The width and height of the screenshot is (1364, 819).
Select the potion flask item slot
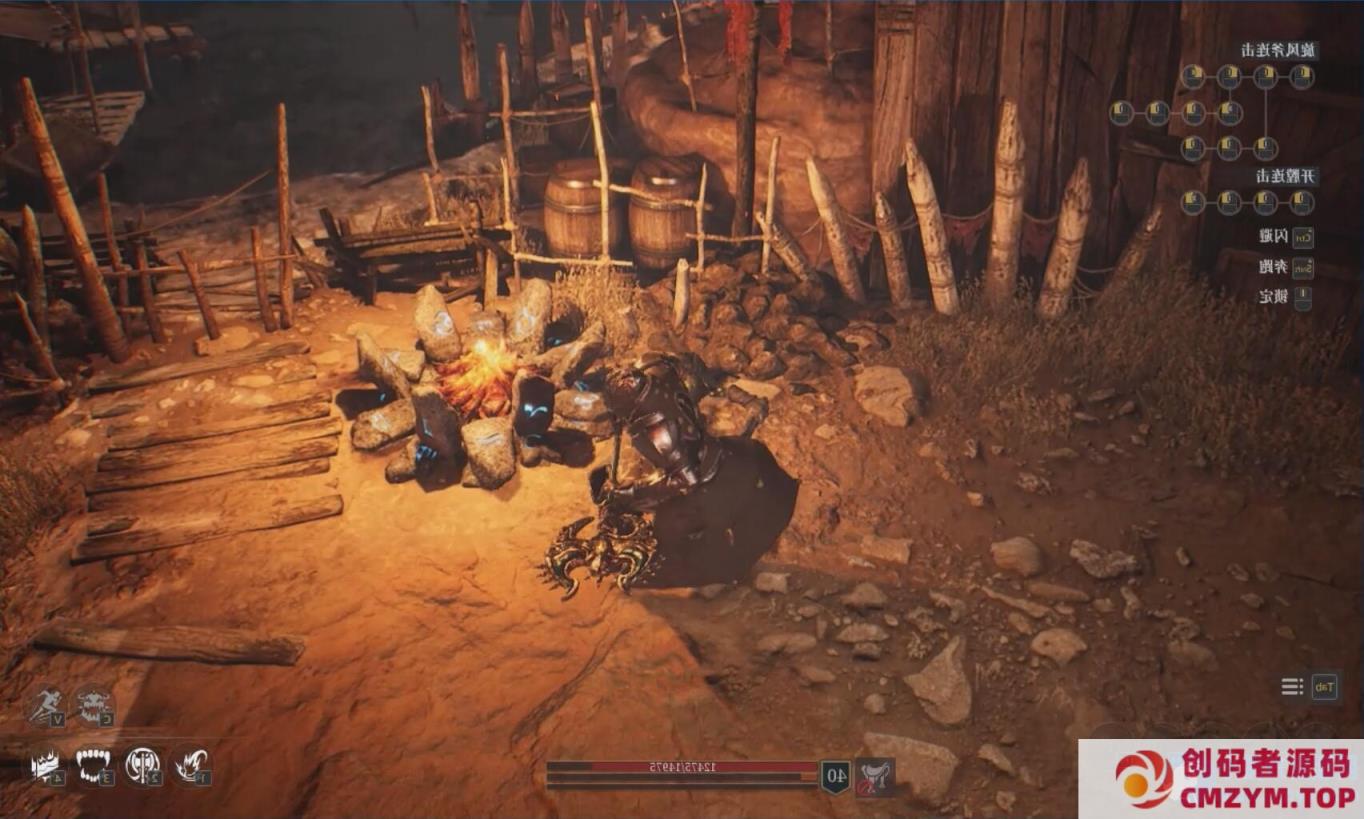coord(875,776)
